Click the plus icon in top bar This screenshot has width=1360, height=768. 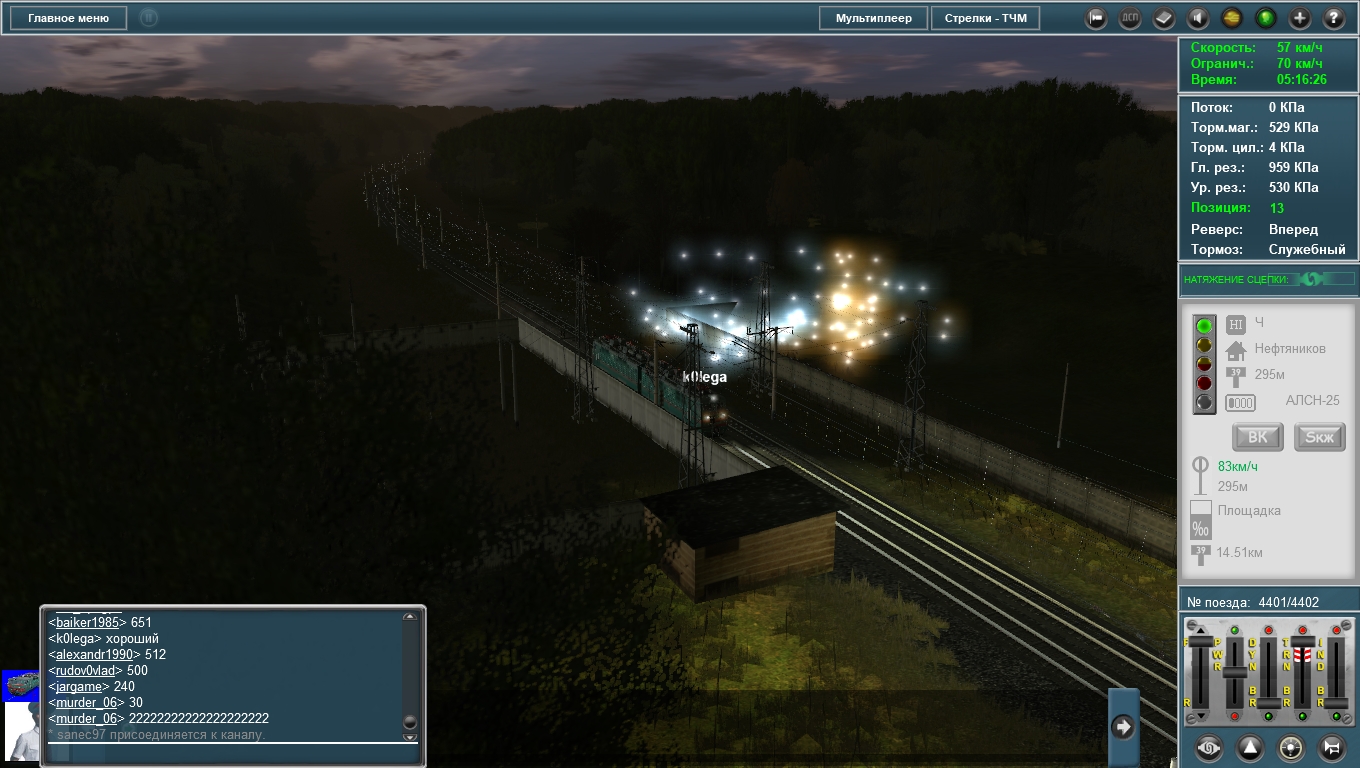click(1299, 18)
